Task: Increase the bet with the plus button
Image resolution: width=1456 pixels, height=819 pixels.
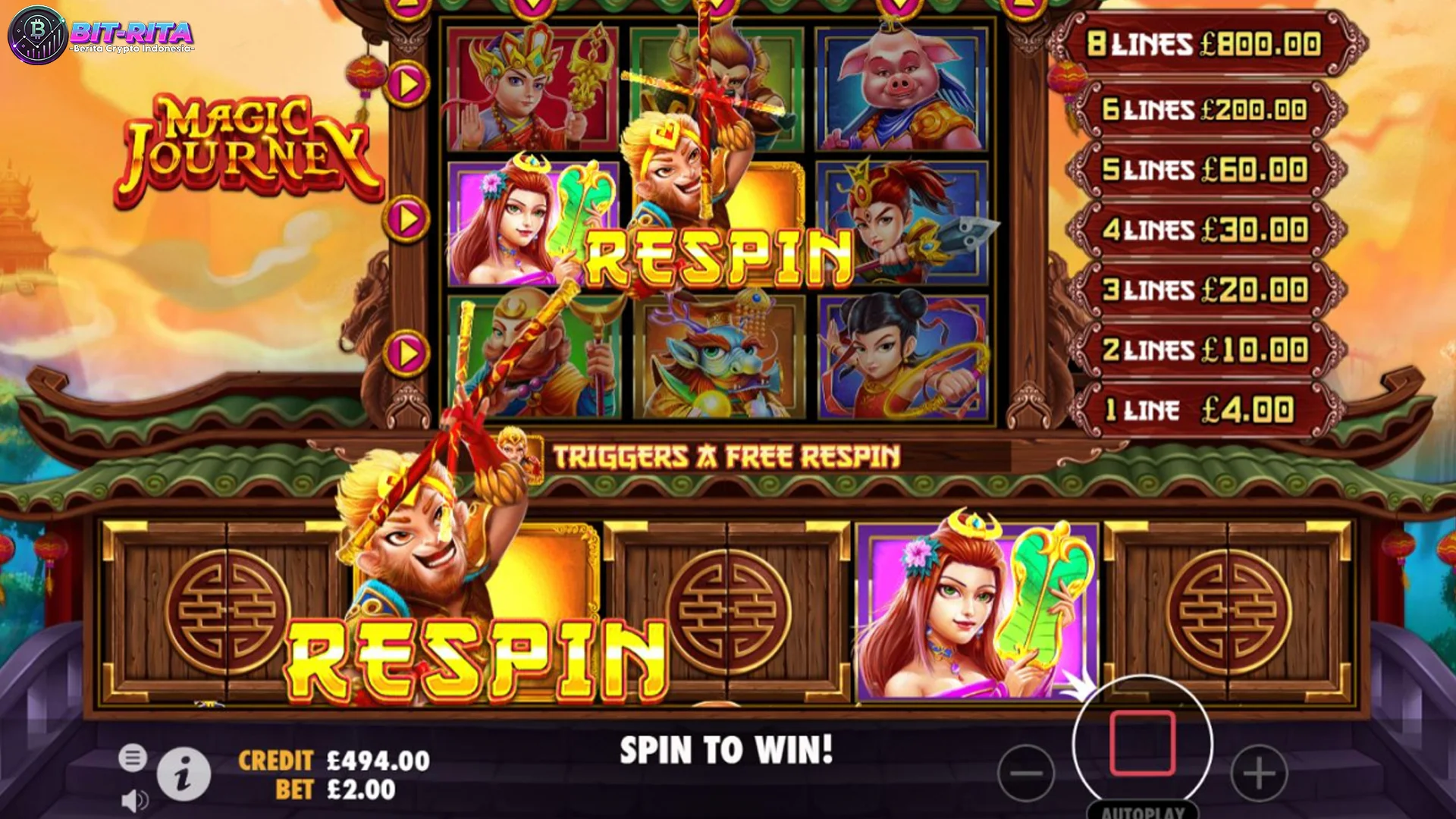Action: (x=1259, y=773)
